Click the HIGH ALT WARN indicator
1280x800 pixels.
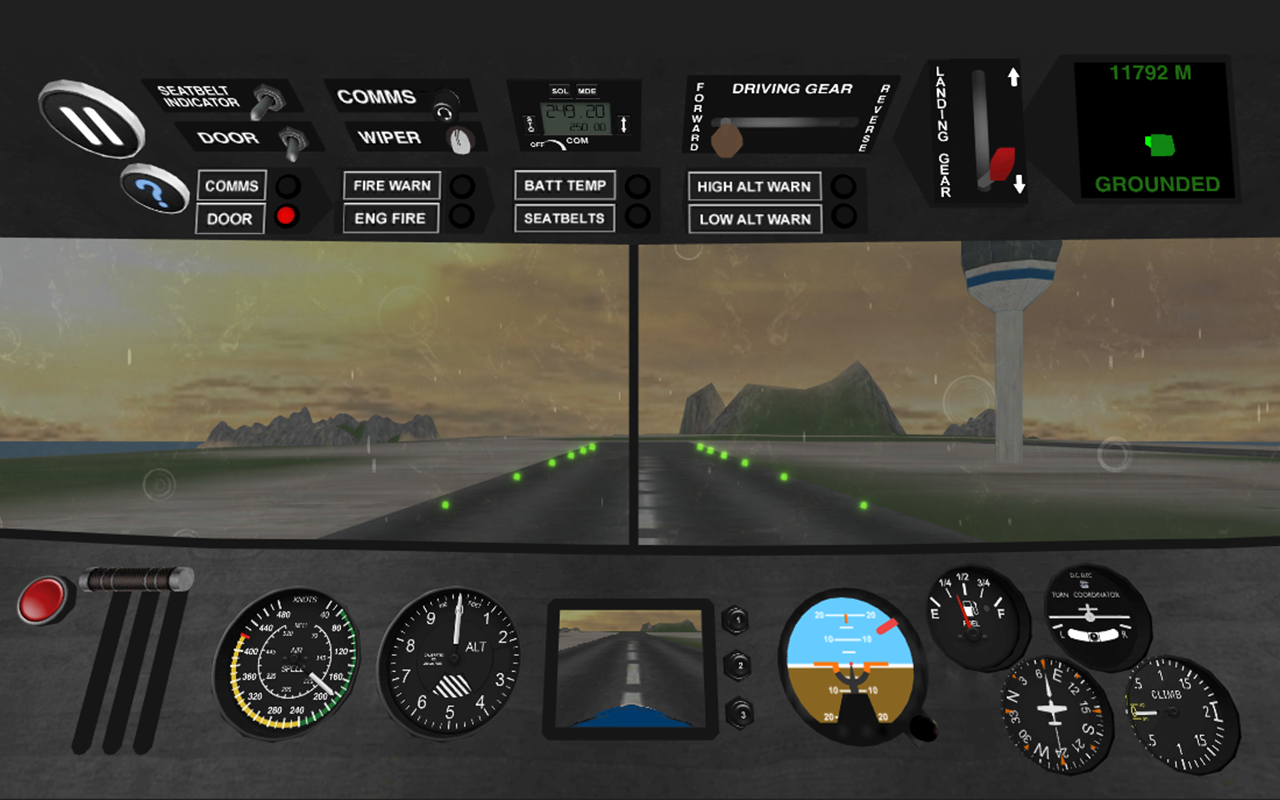pos(754,186)
